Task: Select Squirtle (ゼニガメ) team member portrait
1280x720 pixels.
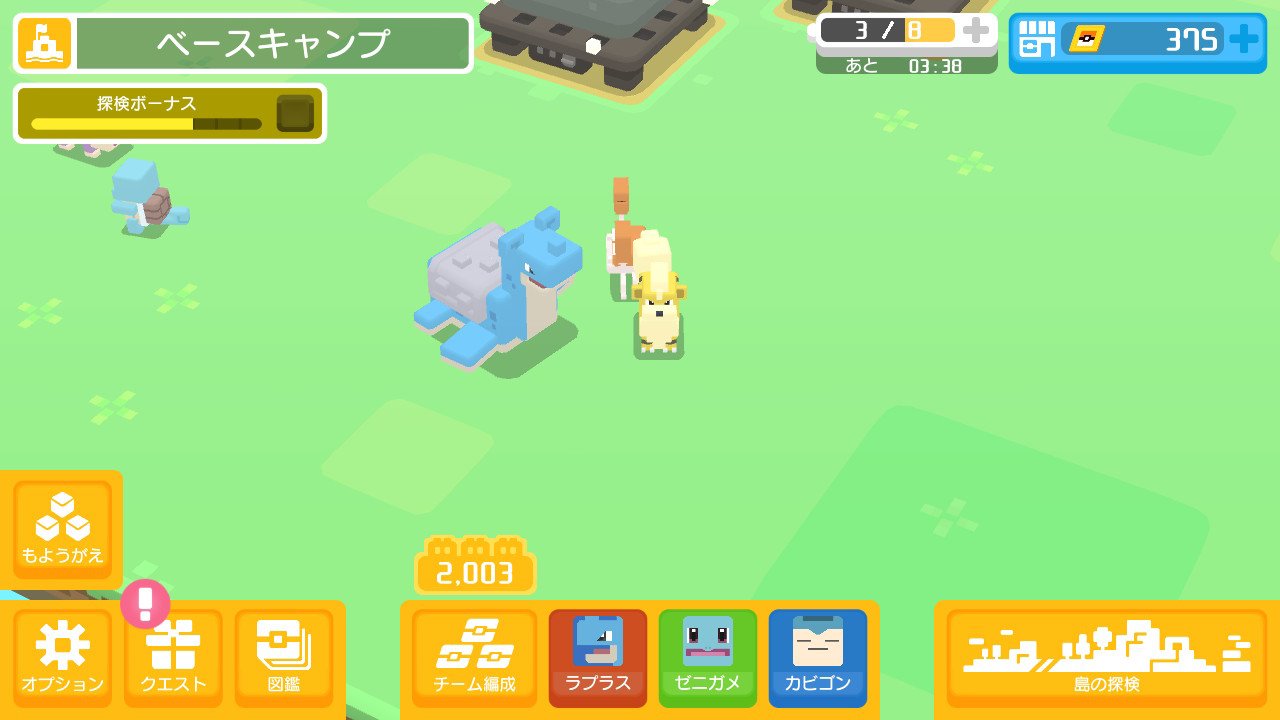Action: (x=707, y=655)
